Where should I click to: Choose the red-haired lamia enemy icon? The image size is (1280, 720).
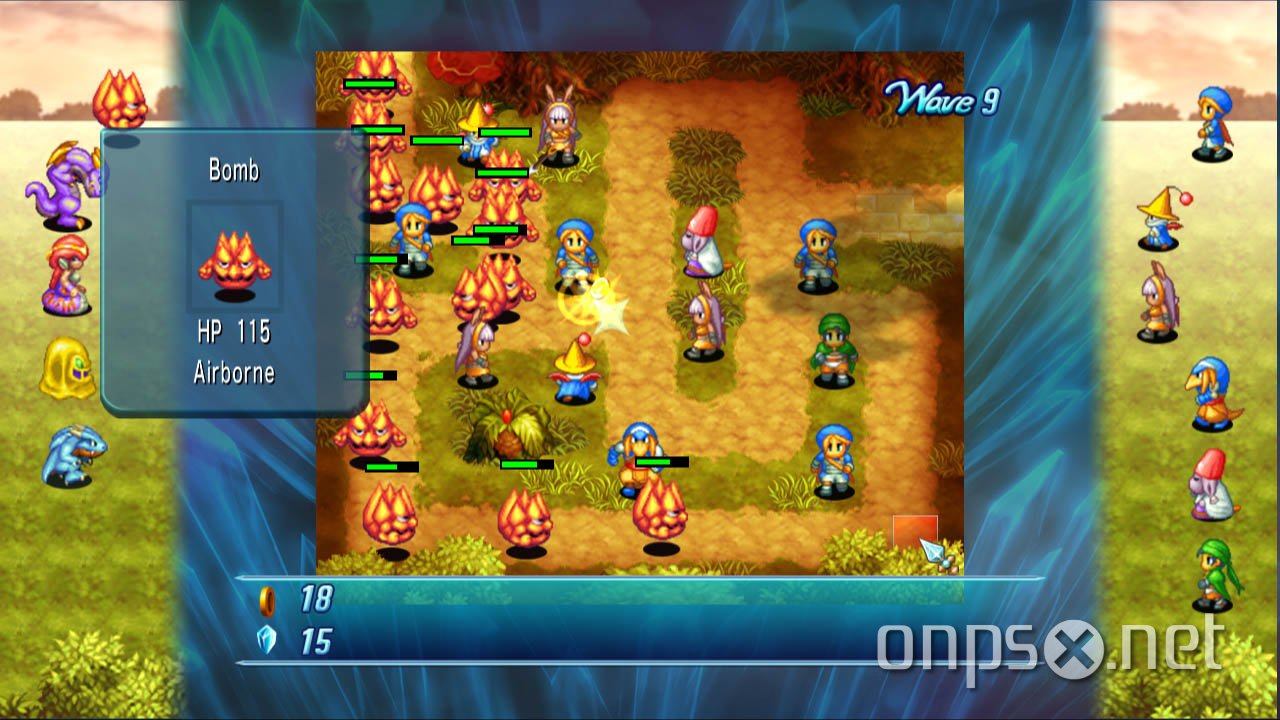[67, 274]
